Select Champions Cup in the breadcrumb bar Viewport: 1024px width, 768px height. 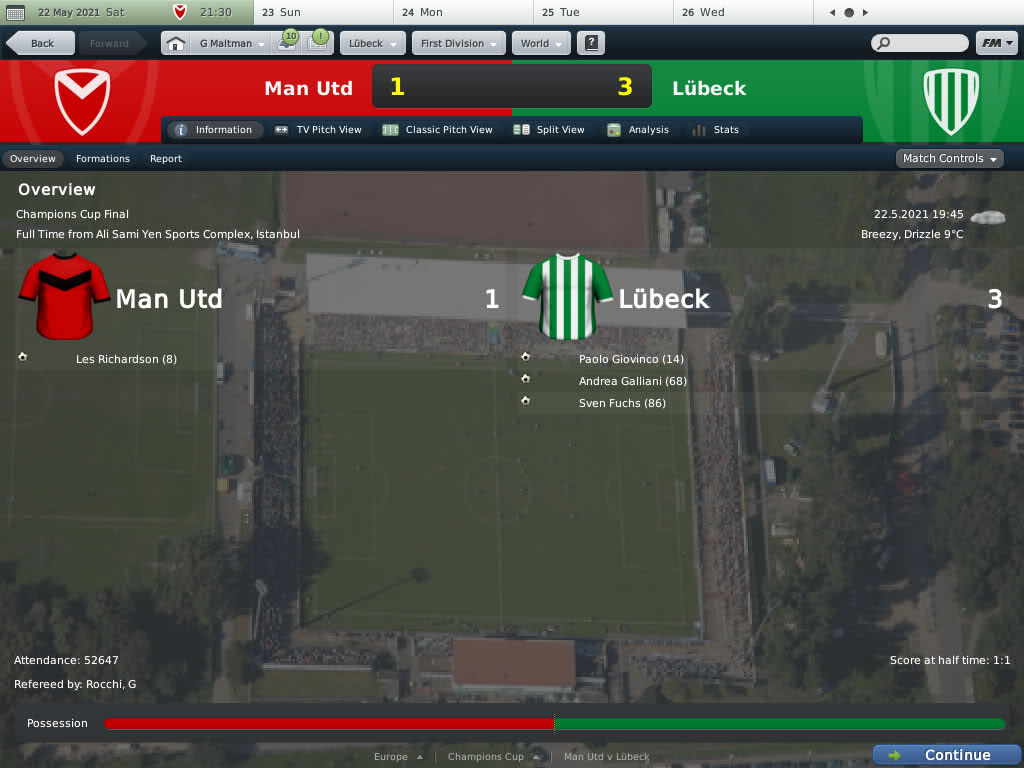(486, 757)
